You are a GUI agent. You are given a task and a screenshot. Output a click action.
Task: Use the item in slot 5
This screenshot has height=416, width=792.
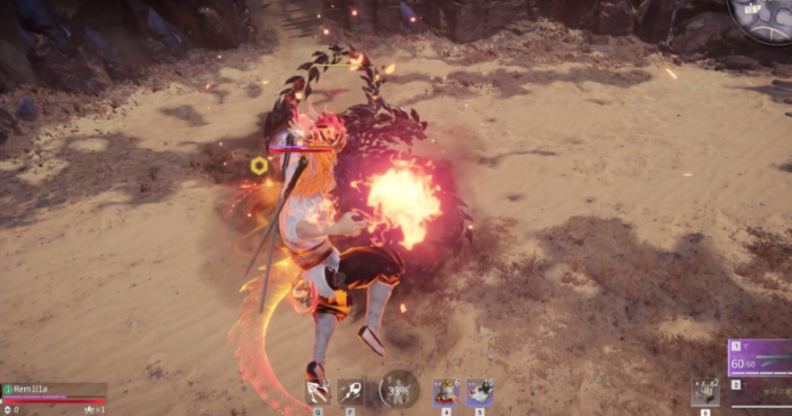coord(479,392)
